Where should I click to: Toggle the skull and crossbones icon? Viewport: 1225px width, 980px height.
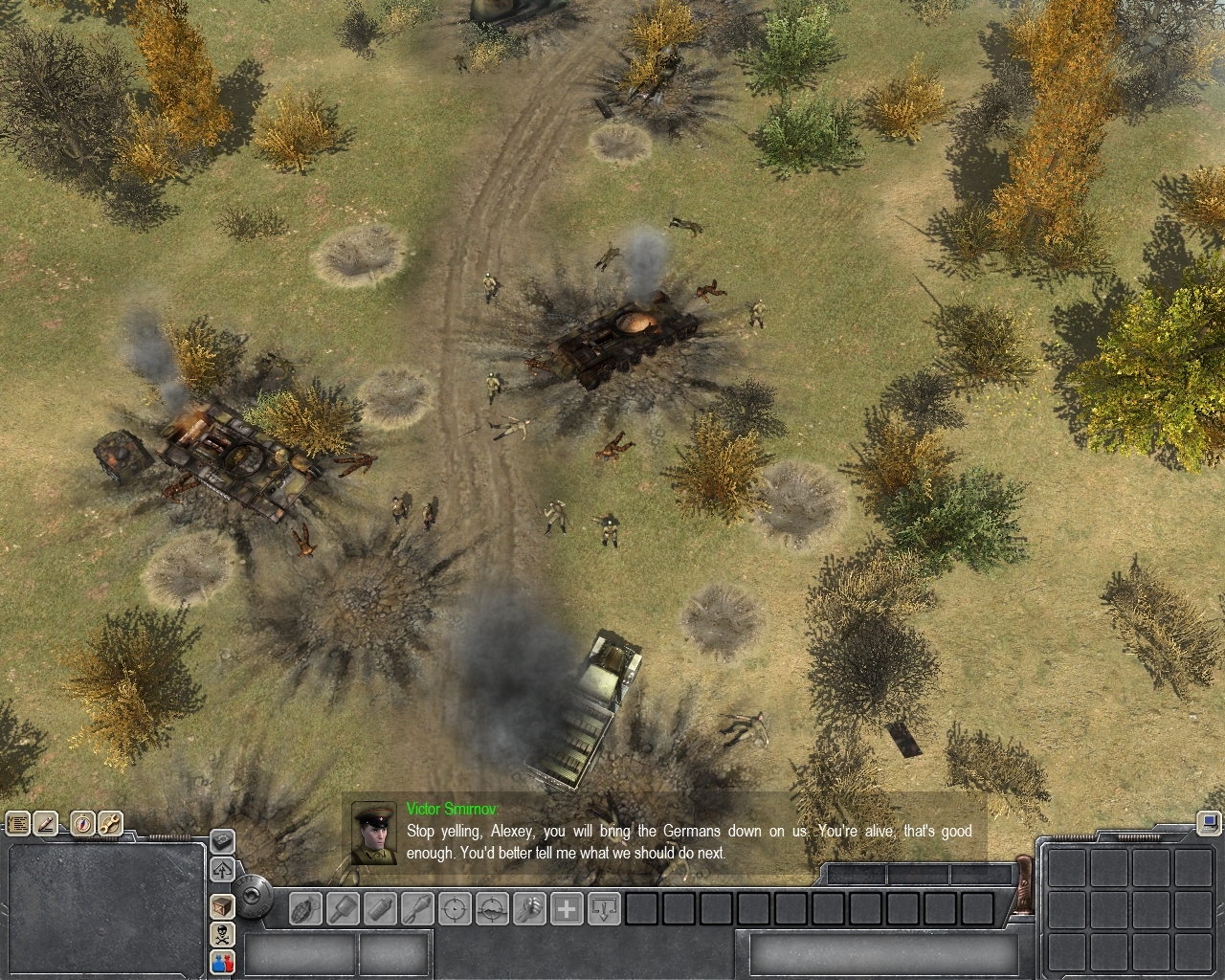(x=222, y=934)
